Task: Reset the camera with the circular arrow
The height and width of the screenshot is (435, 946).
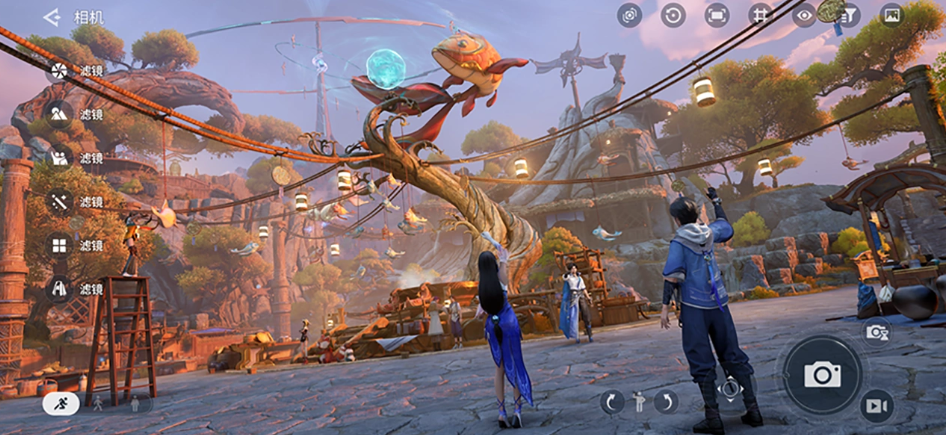Action: (673, 15)
